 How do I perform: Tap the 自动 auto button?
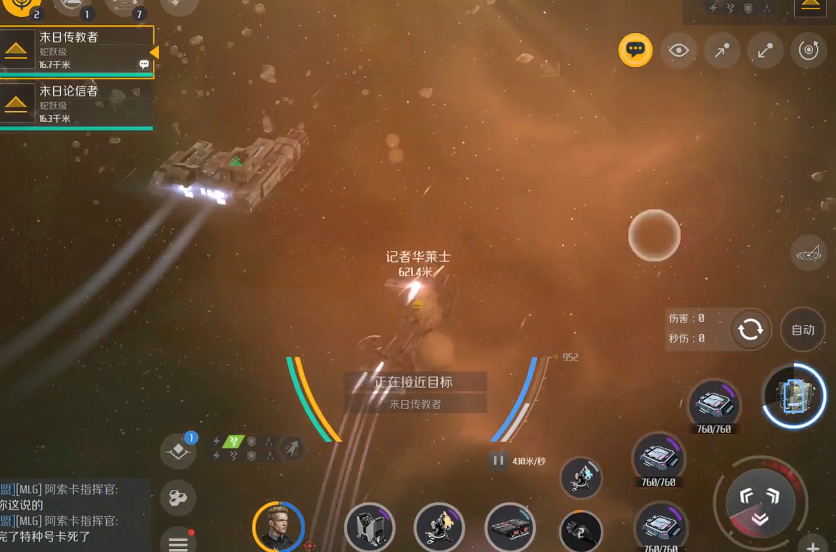[x=802, y=329]
